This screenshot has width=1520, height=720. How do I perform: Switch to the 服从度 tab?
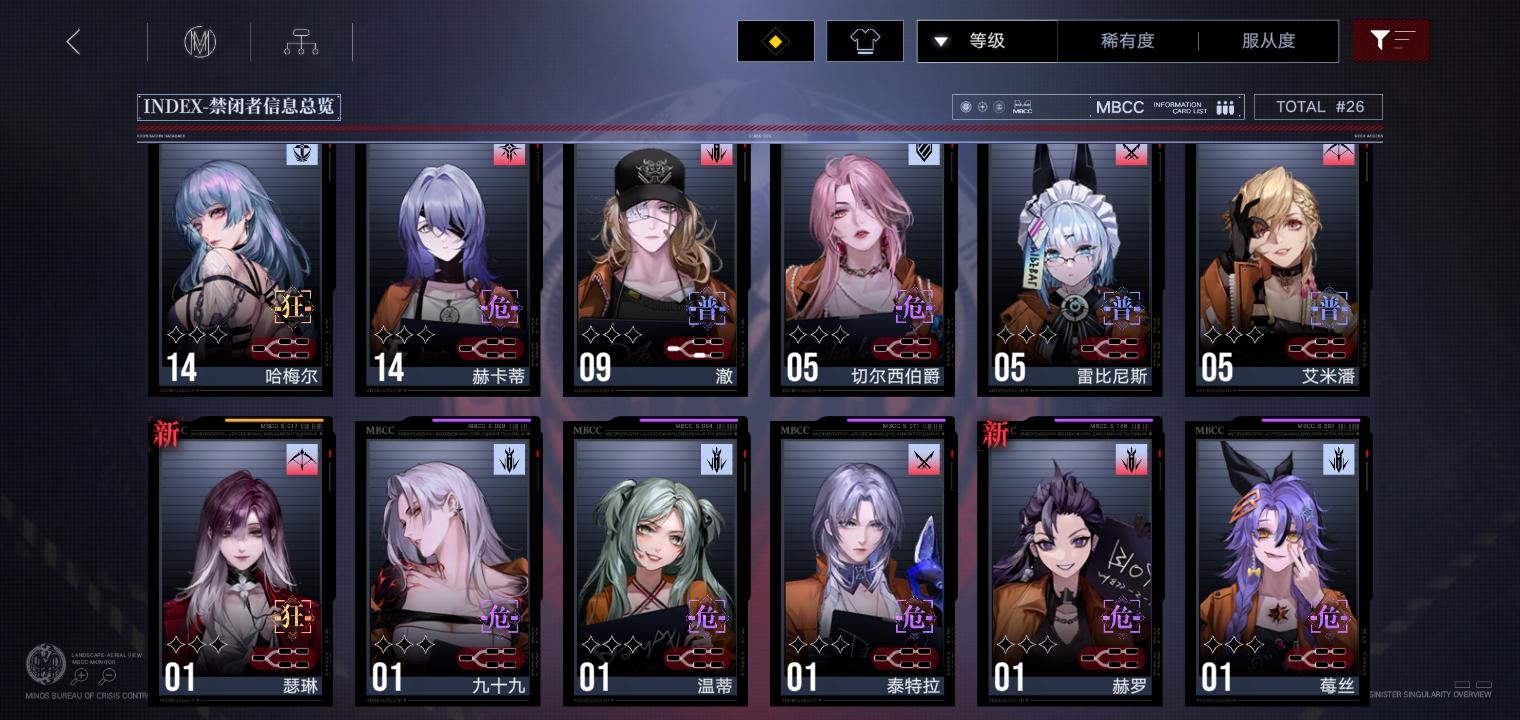click(x=1269, y=41)
